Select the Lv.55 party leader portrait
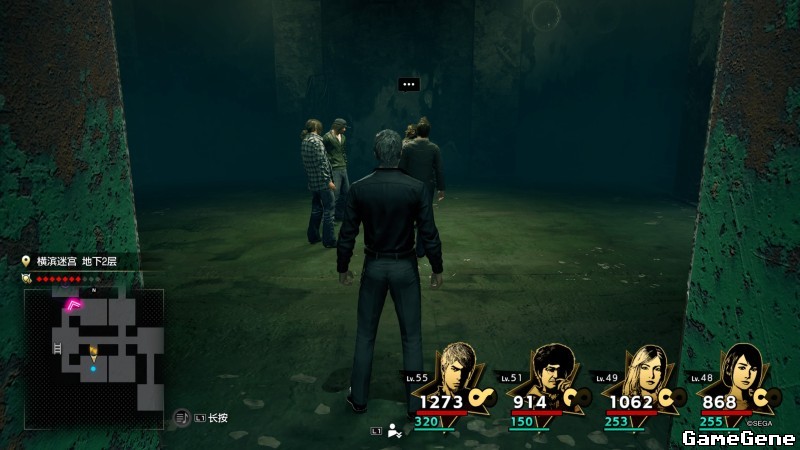The image size is (800, 450). click(459, 372)
